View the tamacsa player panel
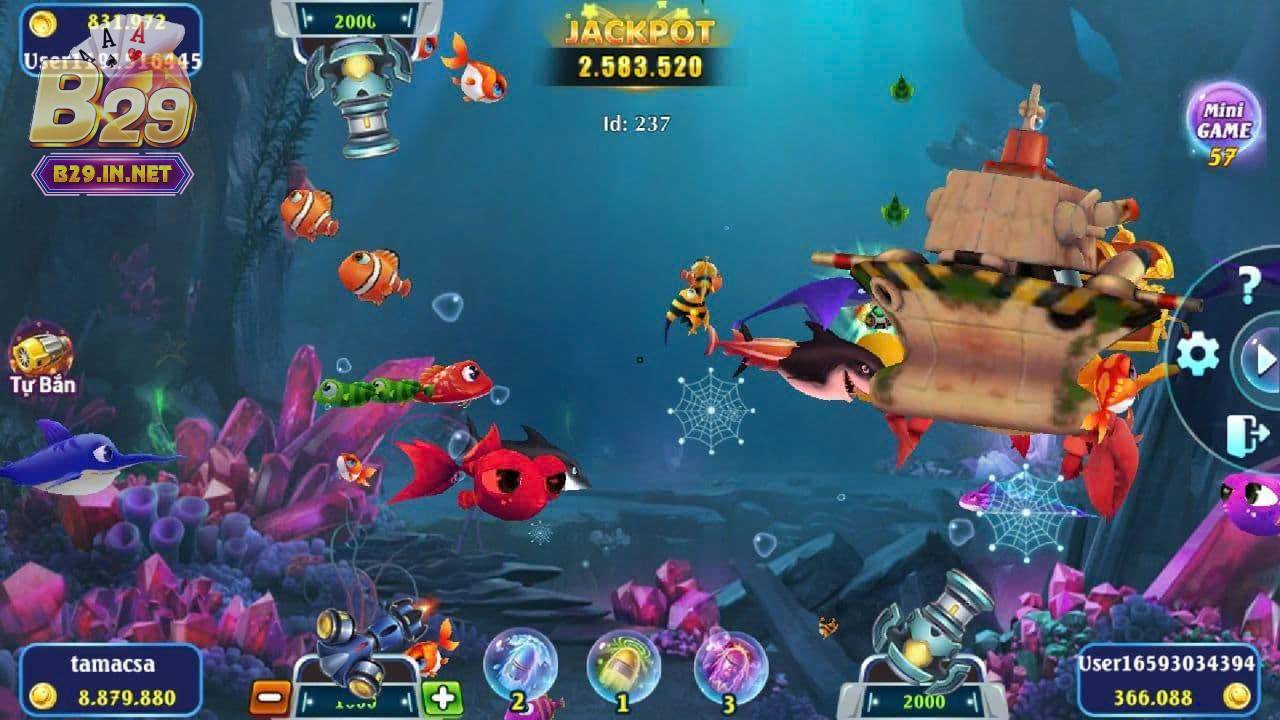Viewport: 1280px width, 720px height. [x=110, y=681]
